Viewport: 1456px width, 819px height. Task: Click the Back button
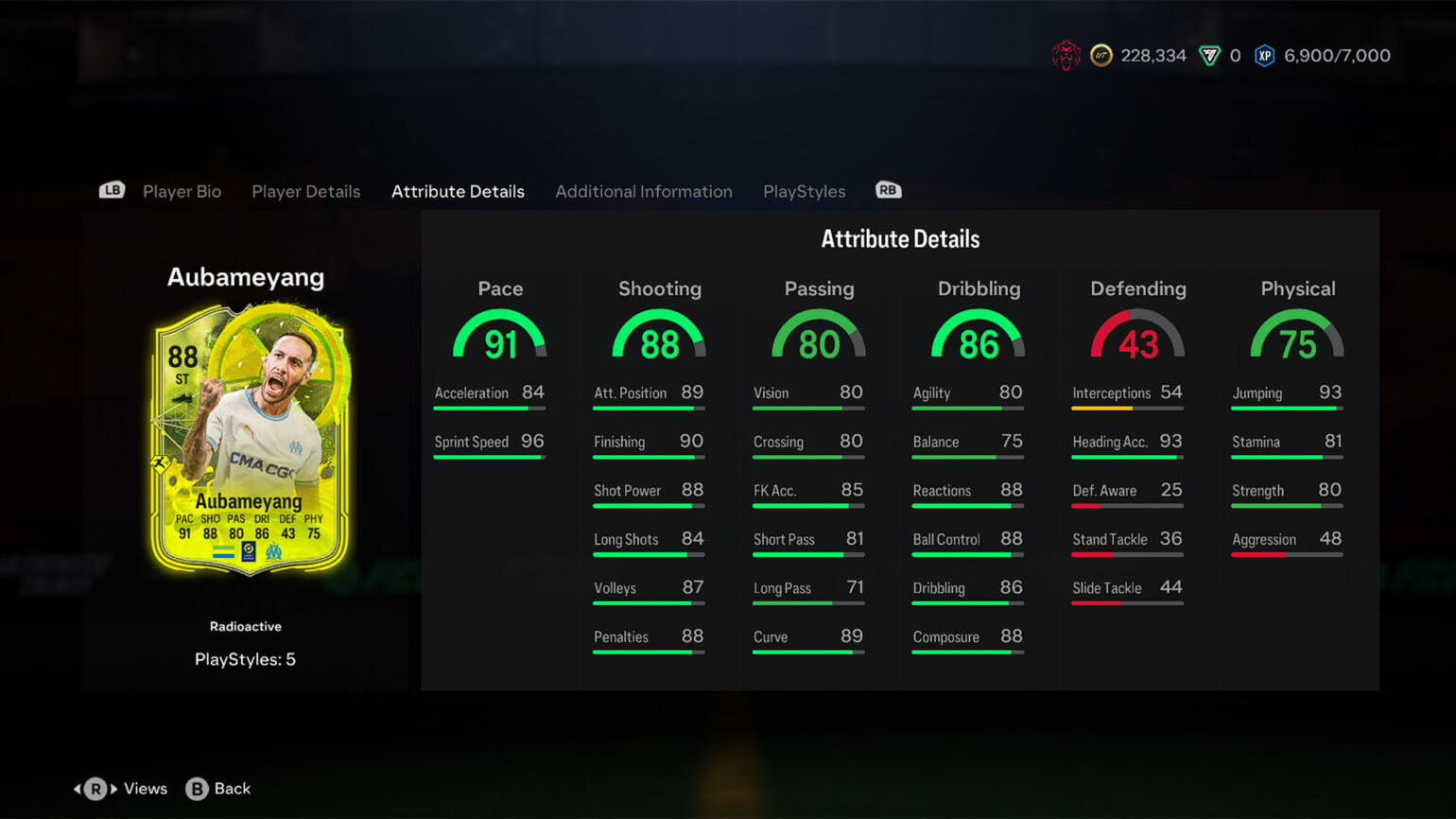[x=217, y=789]
